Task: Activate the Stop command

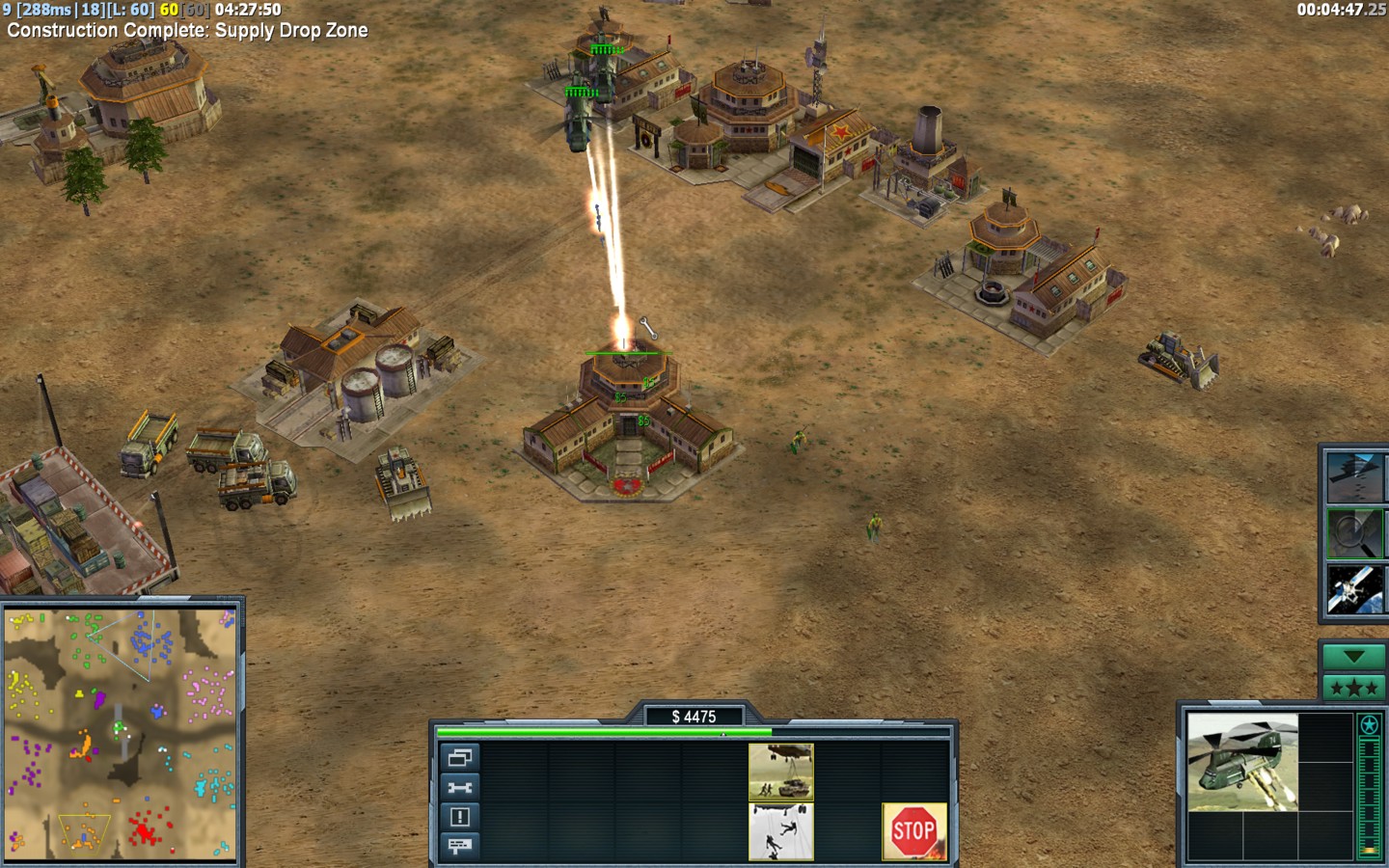Action: pos(913,830)
